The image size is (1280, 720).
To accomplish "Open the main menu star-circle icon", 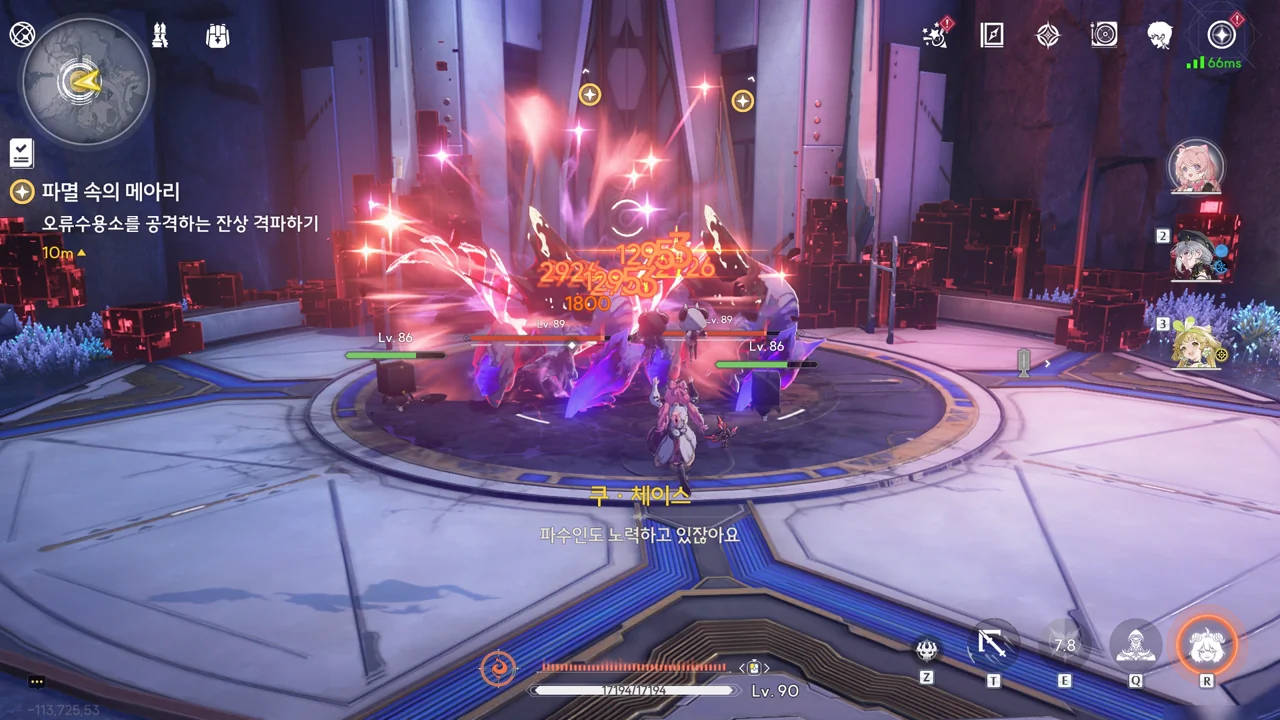I will click(x=1221, y=36).
